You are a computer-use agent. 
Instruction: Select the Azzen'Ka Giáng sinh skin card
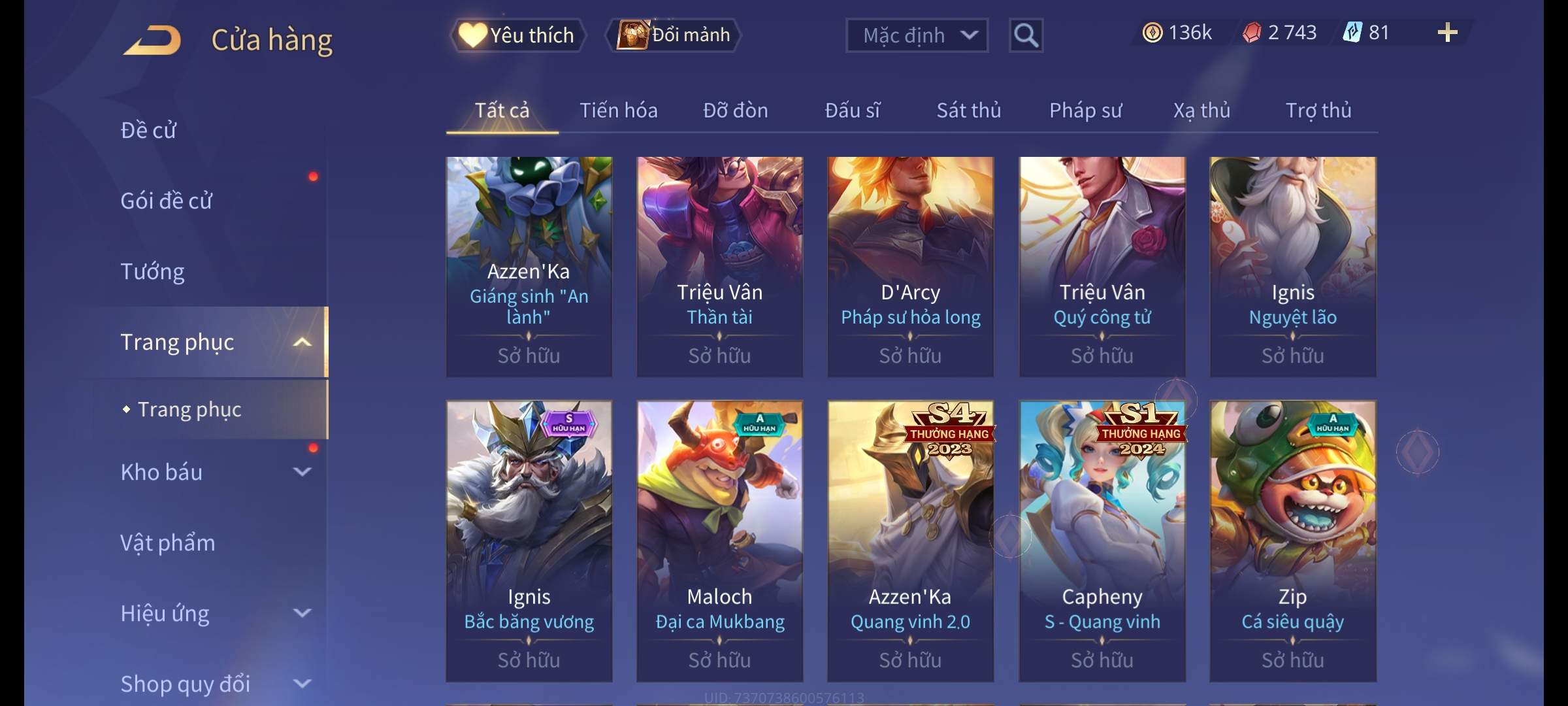point(529,266)
